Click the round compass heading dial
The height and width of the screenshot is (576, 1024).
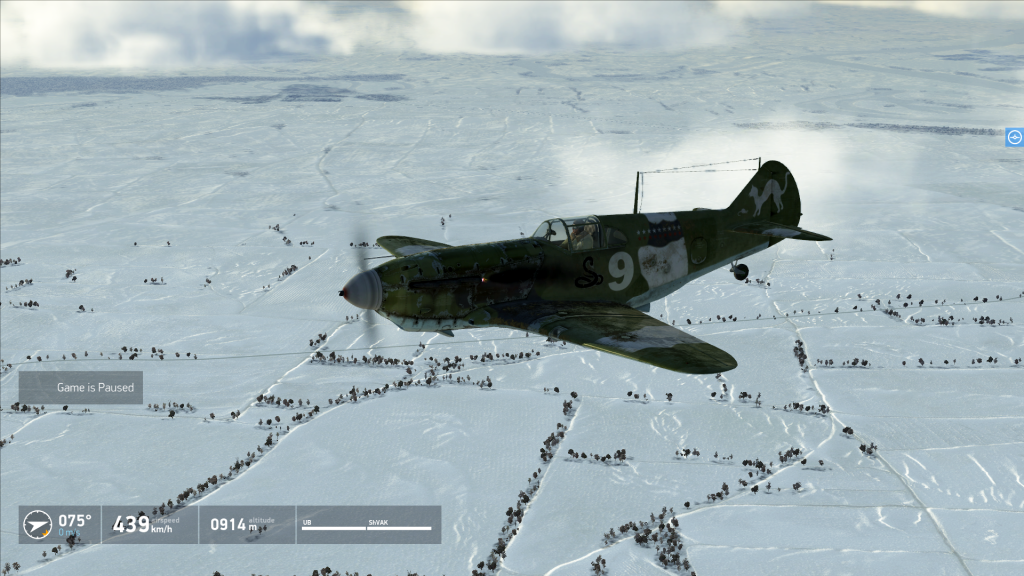tap(37, 524)
